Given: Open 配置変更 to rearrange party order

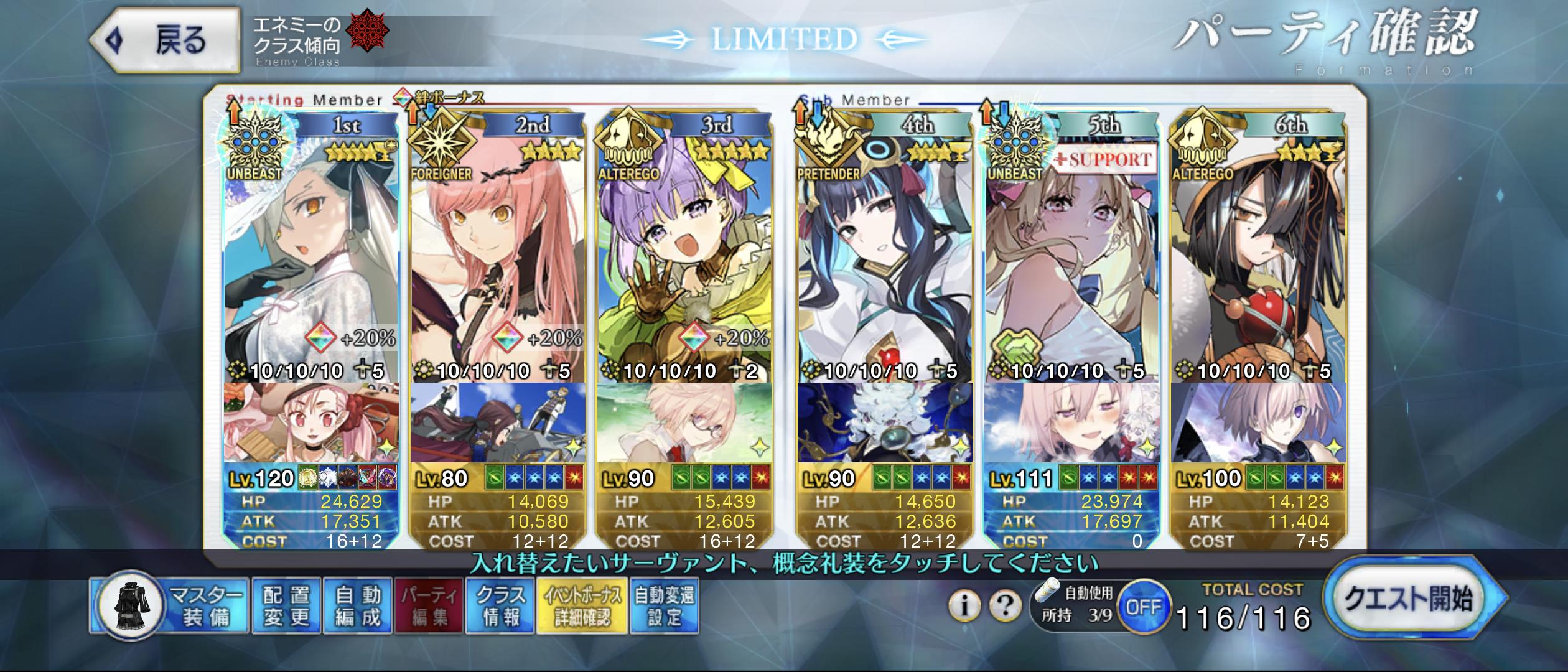Looking at the screenshot, I should click(286, 606).
